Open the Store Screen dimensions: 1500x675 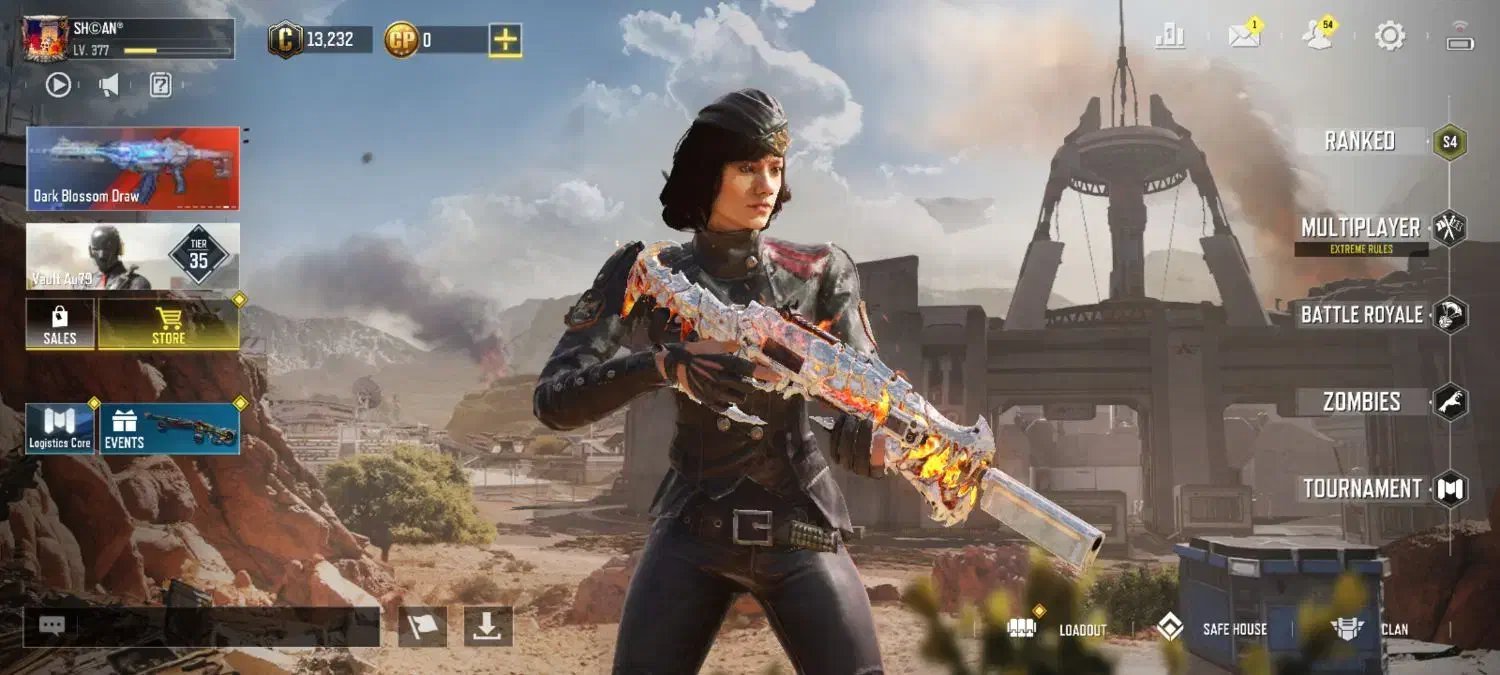168,325
